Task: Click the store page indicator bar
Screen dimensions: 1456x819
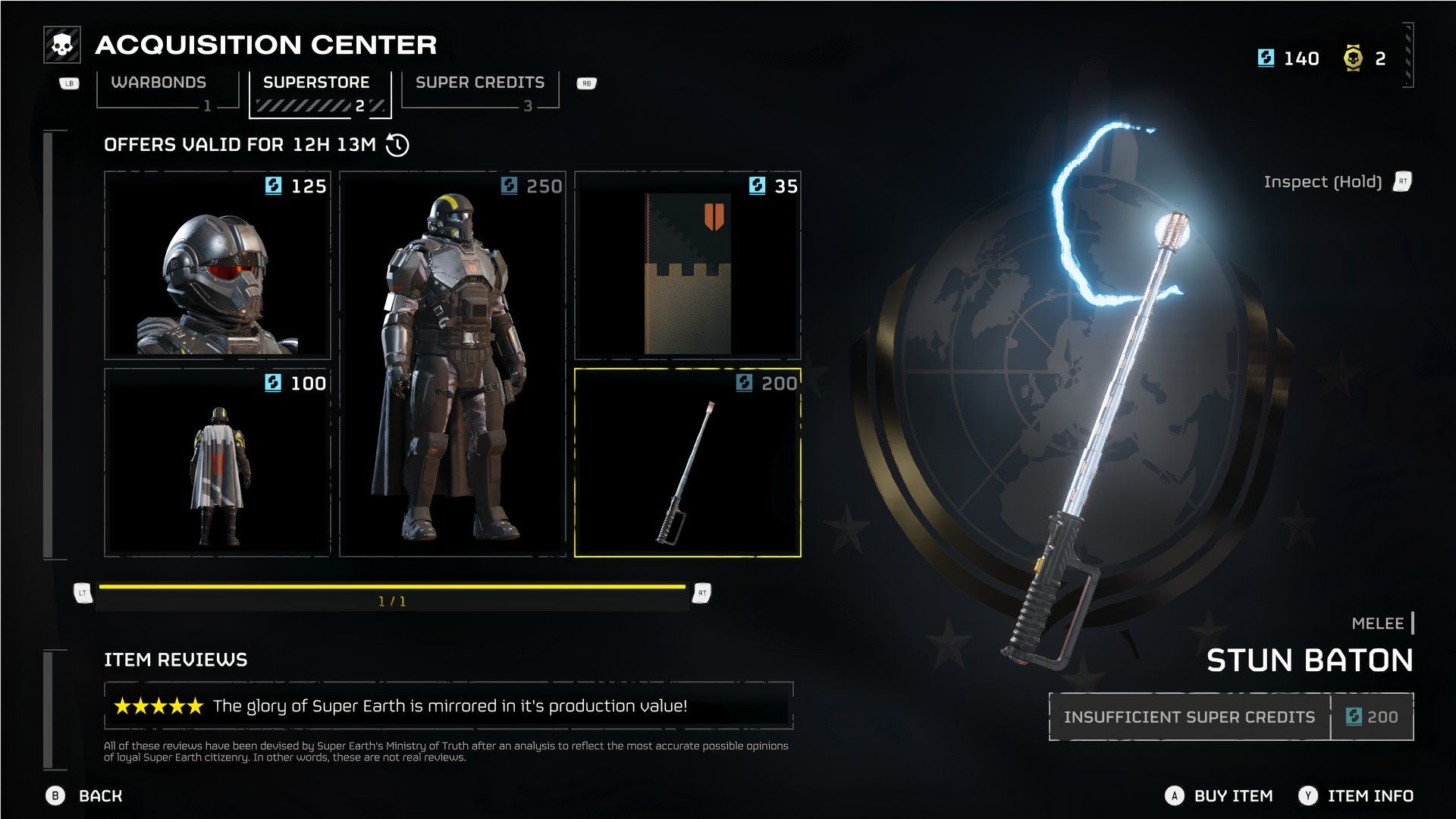Action: [x=392, y=594]
